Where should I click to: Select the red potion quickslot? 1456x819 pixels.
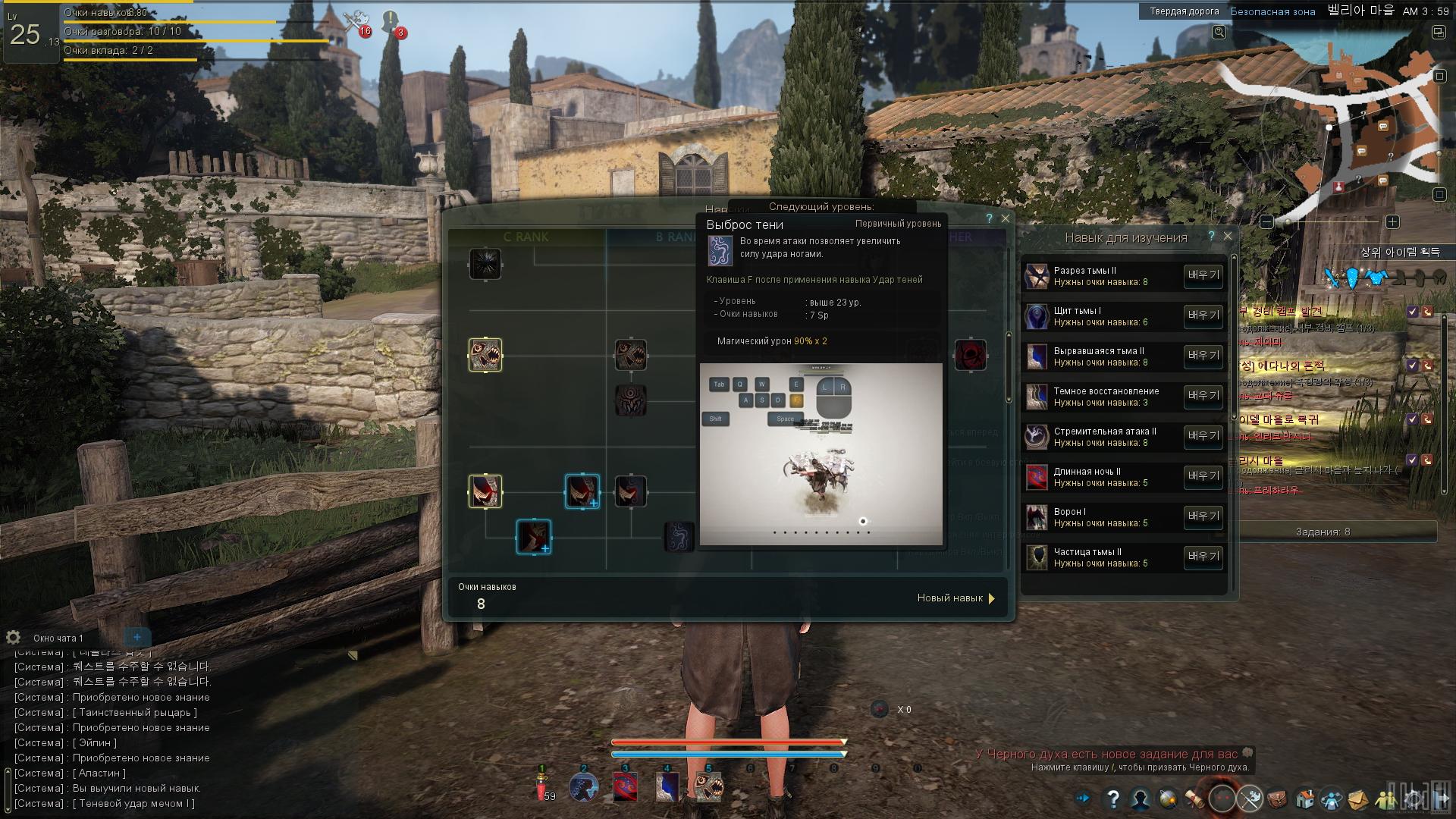coord(542,789)
